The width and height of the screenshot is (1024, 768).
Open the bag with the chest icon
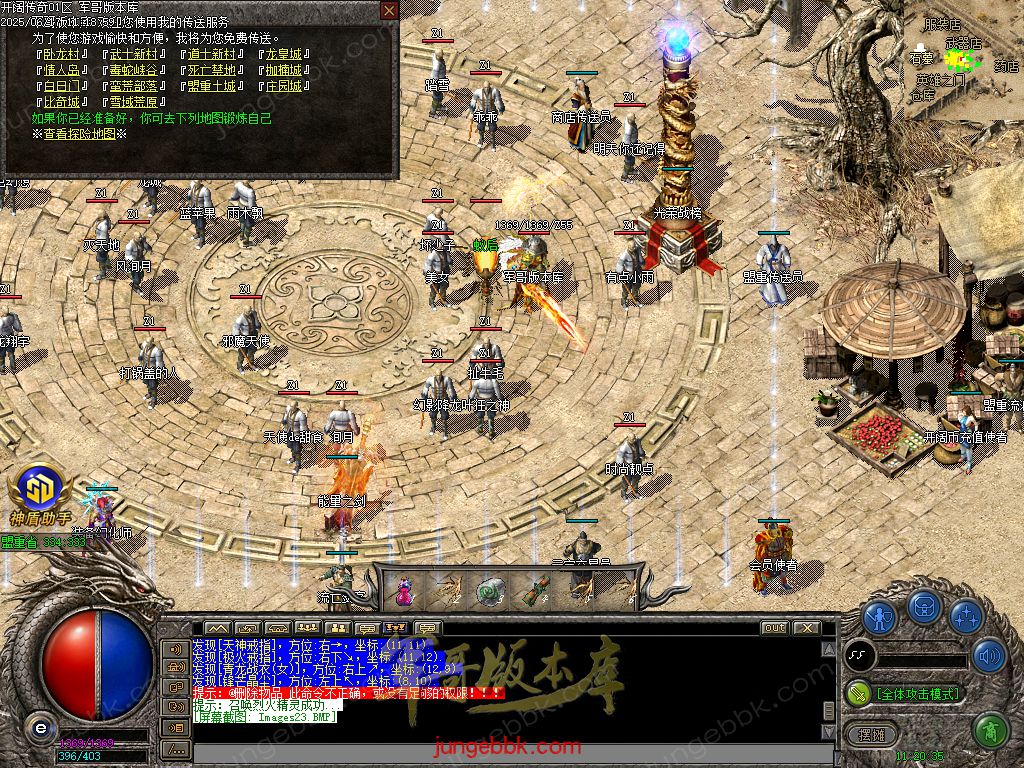(x=923, y=608)
